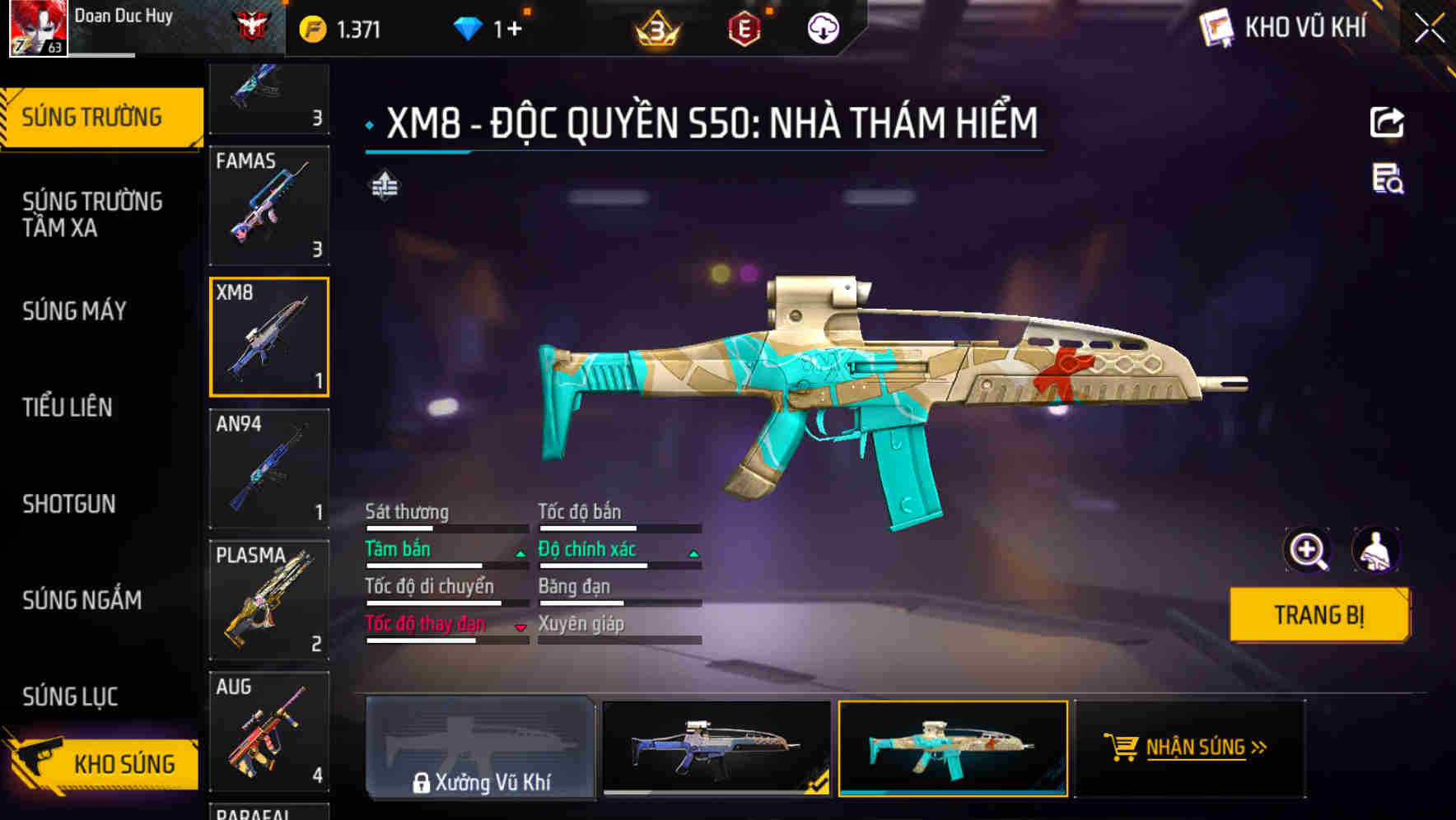This screenshot has height=820, width=1456.
Task: Switch to the SHOTGUN category tab
Action: (x=69, y=504)
